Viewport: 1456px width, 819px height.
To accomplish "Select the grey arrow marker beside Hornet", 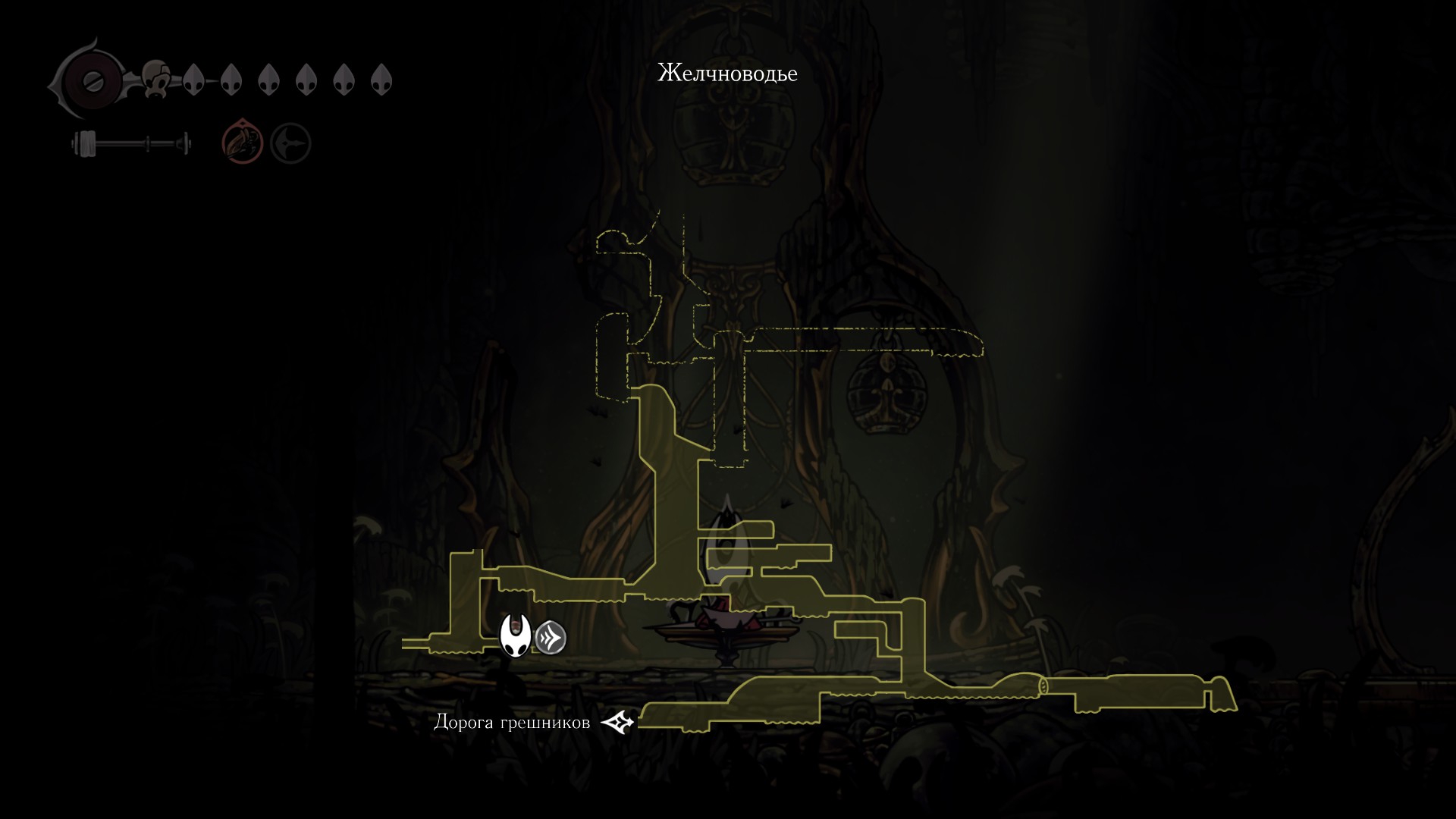I will tap(551, 639).
